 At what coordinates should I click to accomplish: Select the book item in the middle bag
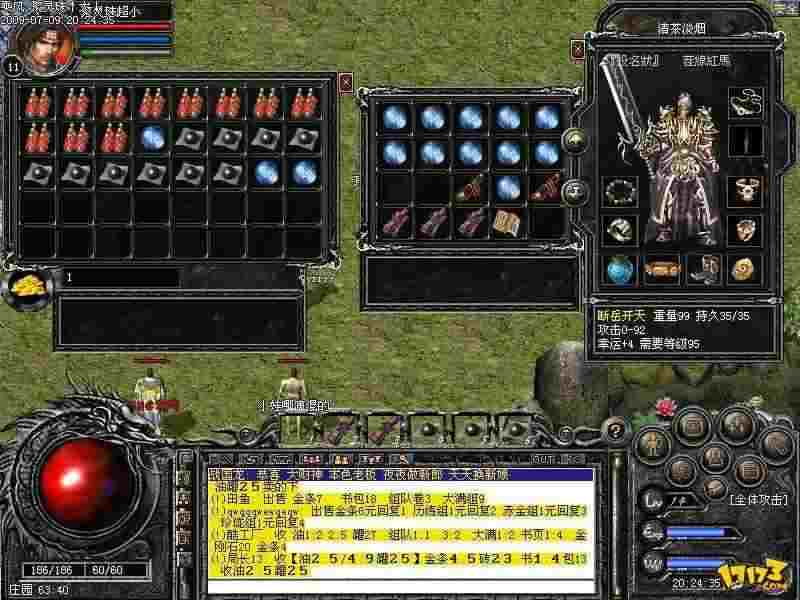coord(508,220)
